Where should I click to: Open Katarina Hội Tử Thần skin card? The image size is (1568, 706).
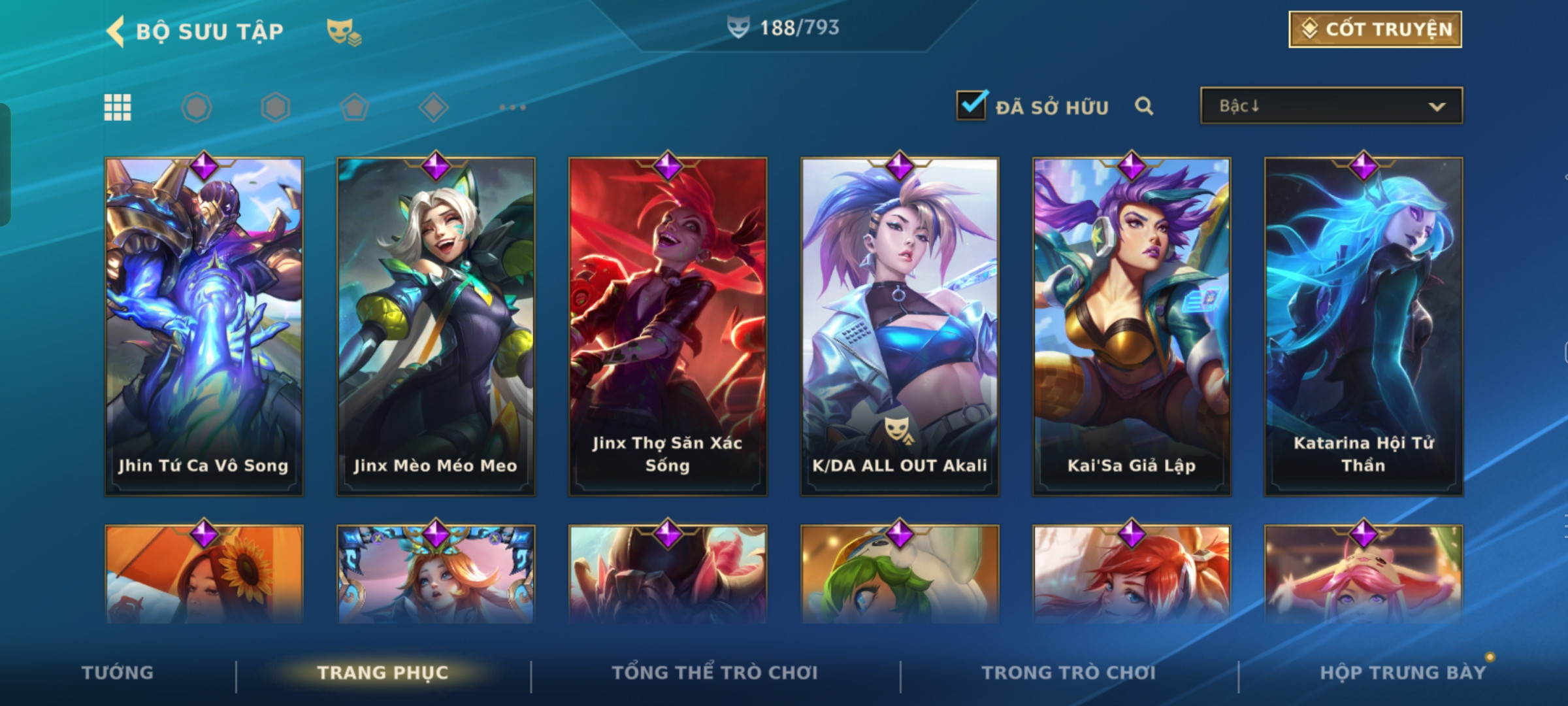[1364, 327]
